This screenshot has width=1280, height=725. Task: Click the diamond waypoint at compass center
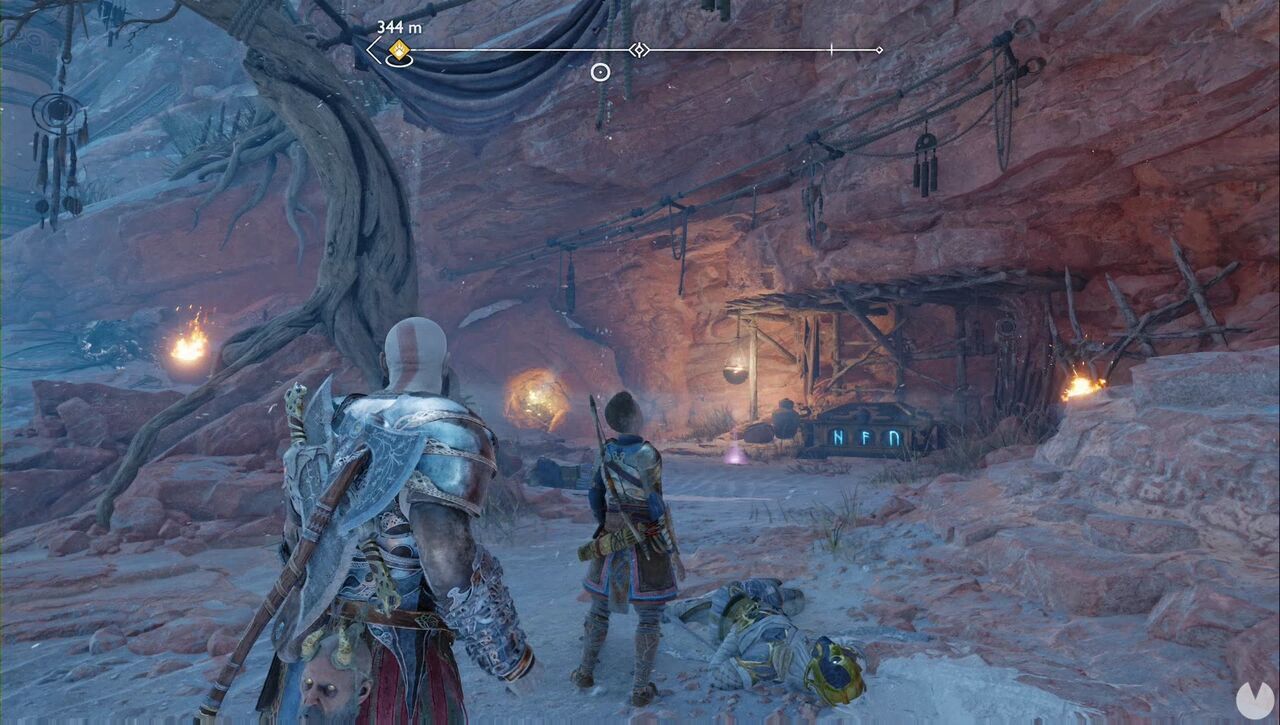click(638, 50)
